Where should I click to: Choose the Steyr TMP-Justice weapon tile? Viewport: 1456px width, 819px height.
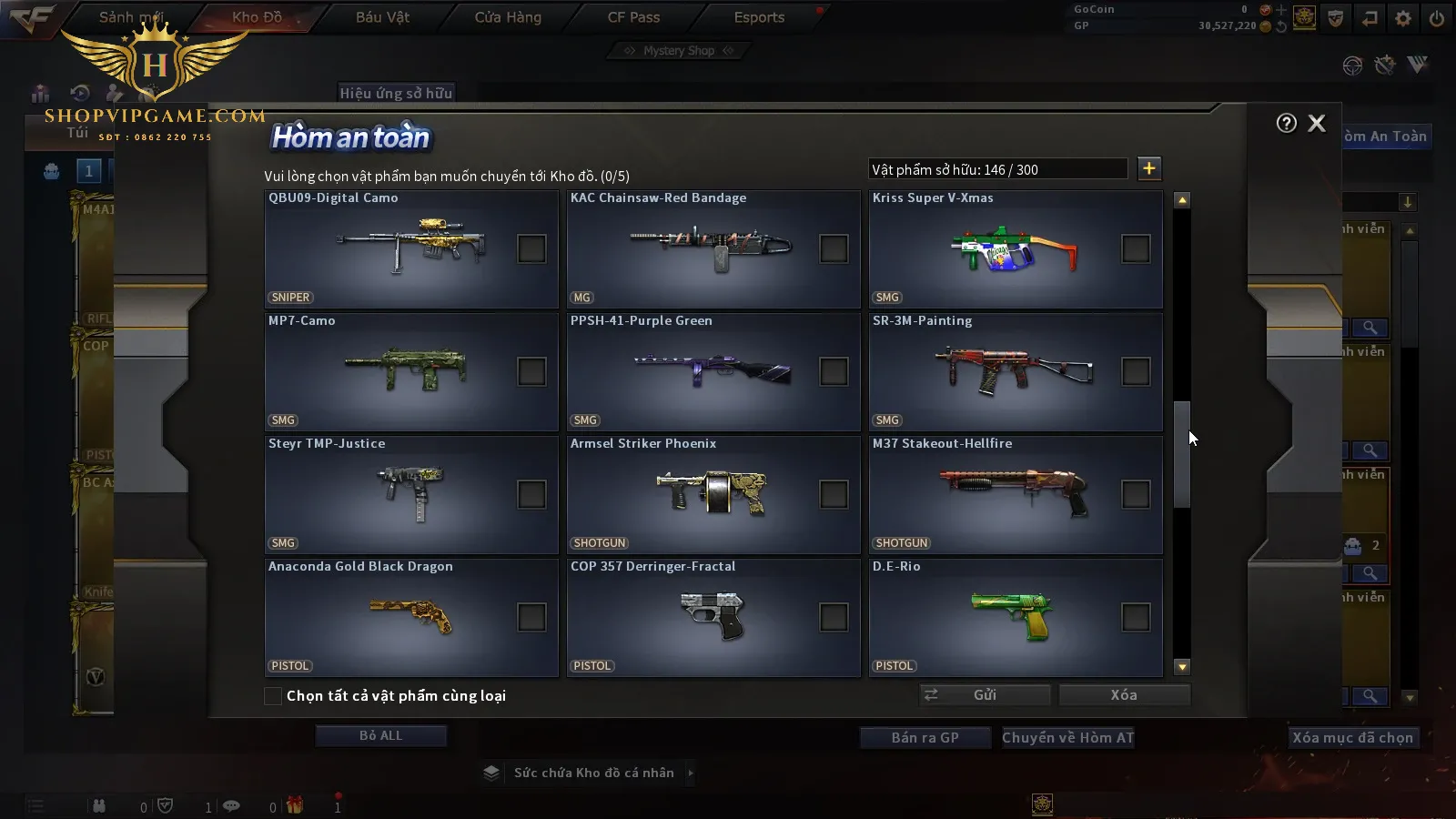pos(411,495)
